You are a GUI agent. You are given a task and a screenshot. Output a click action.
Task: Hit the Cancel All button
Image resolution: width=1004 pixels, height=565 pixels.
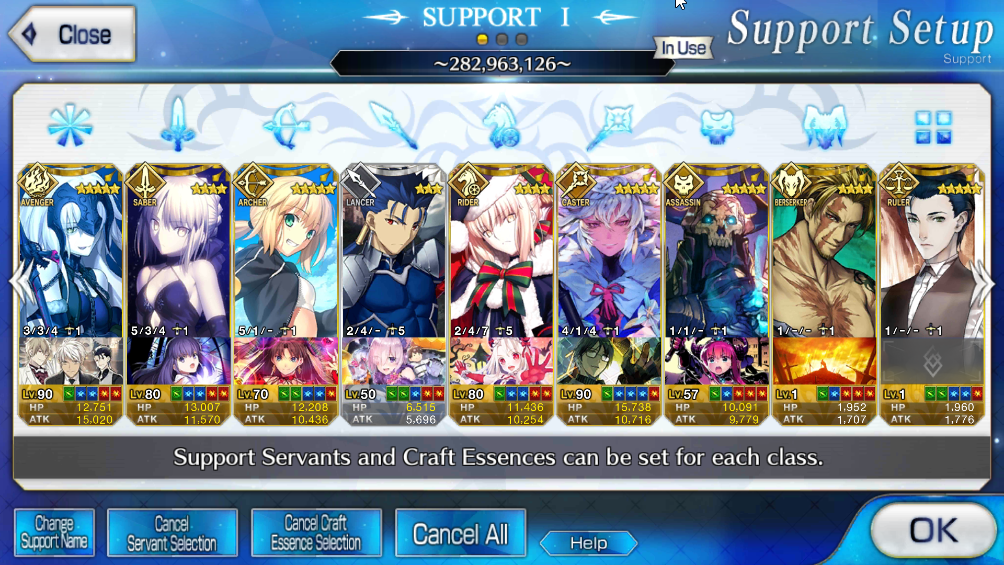click(460, 533)
